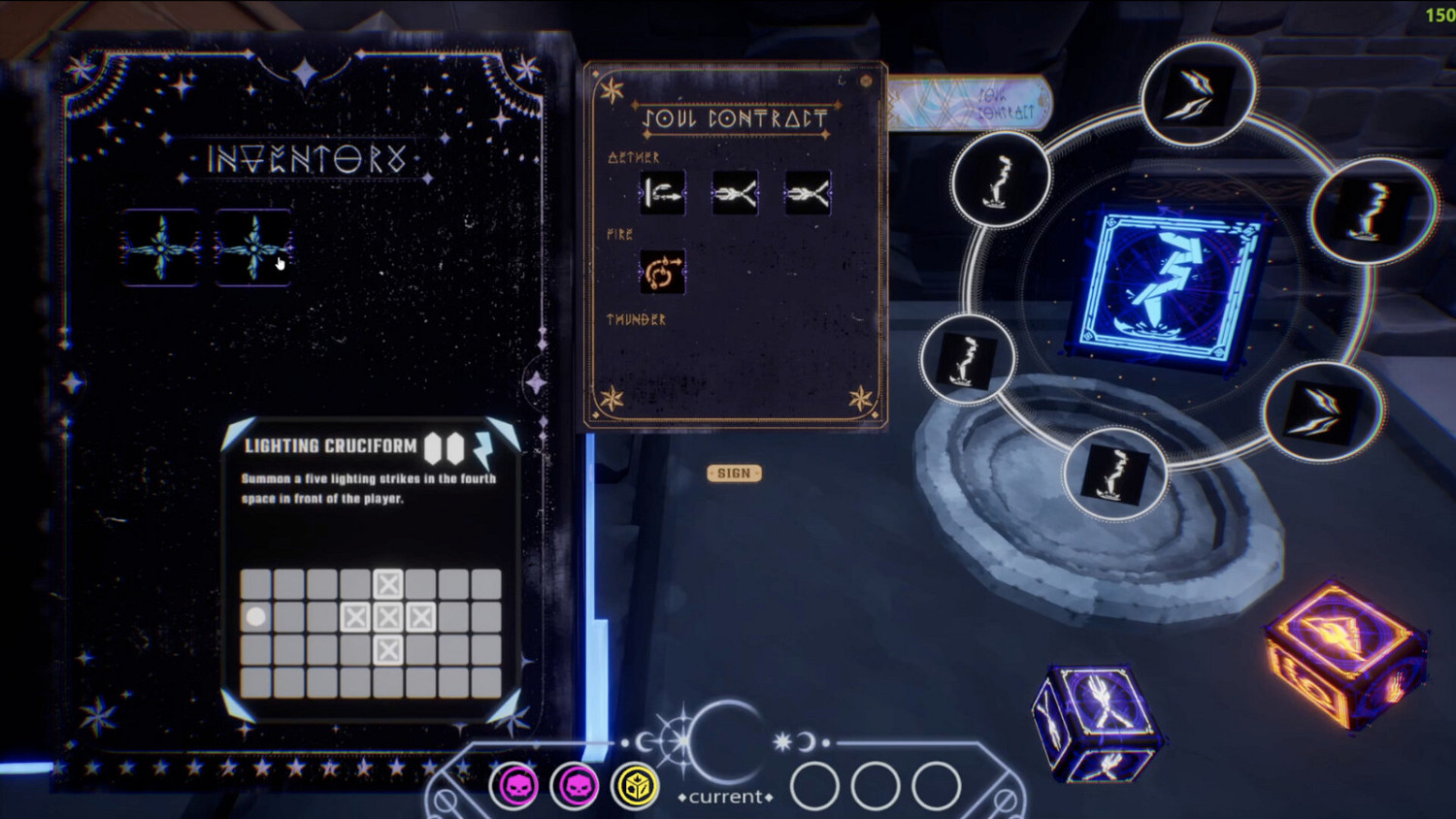Select the orange Fire rune icon
The width and height of the screenshot is (1456, 819).
pos(661,273)
